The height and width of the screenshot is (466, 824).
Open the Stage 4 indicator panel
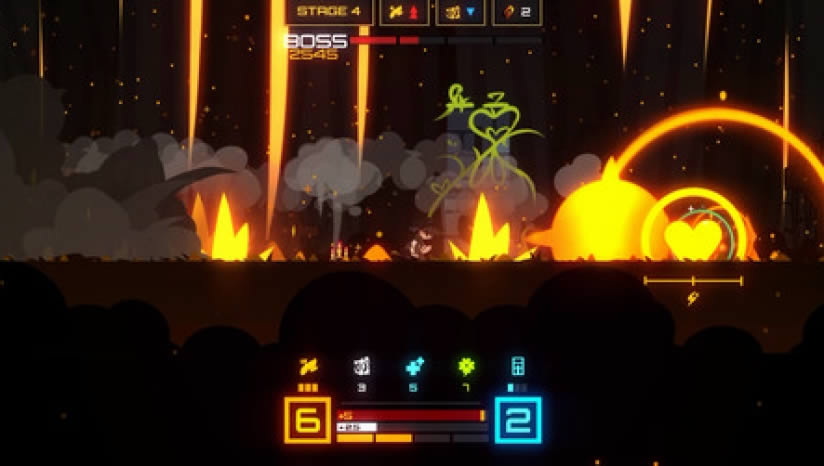pos(329,12)
